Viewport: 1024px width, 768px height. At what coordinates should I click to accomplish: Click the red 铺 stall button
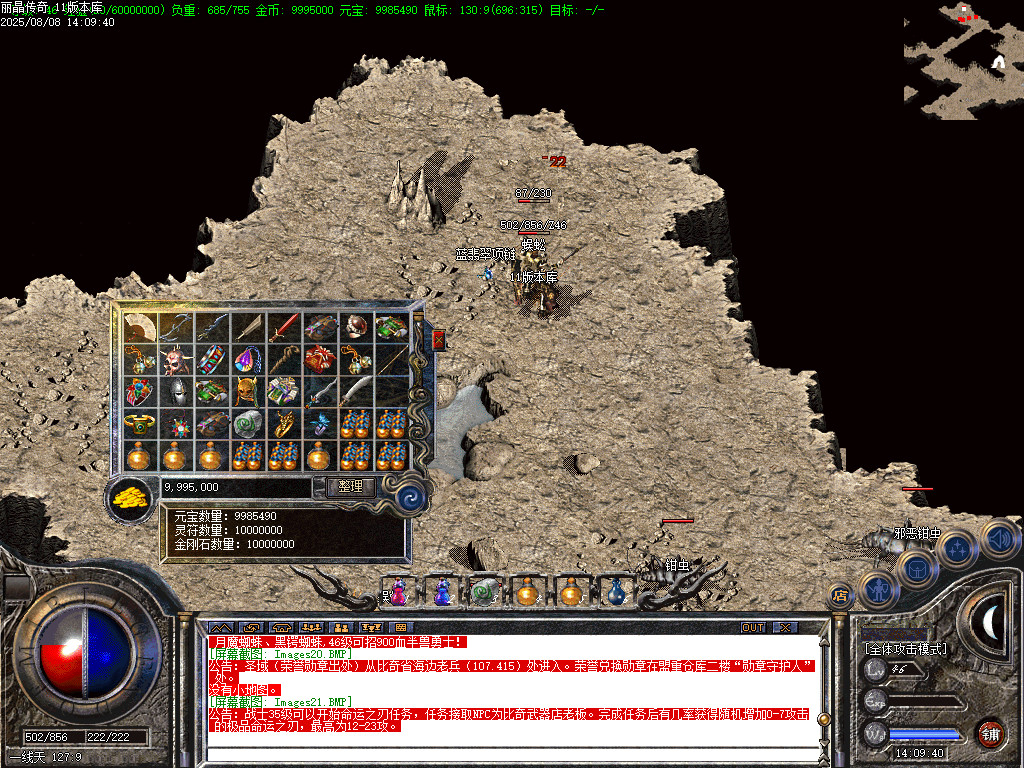tap(990, 733)
